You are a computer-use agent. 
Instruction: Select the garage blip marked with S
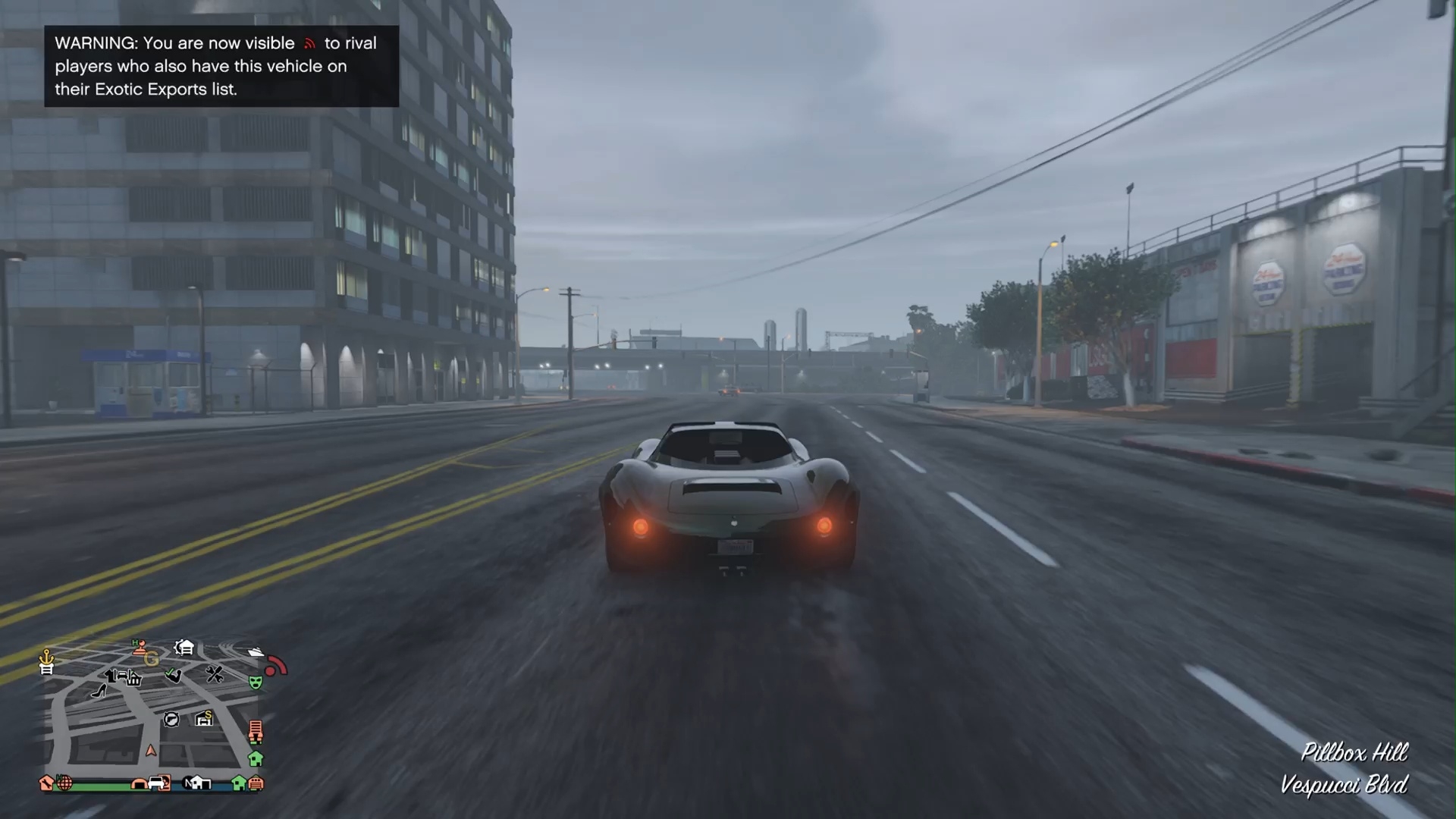(x=204, y=718)
